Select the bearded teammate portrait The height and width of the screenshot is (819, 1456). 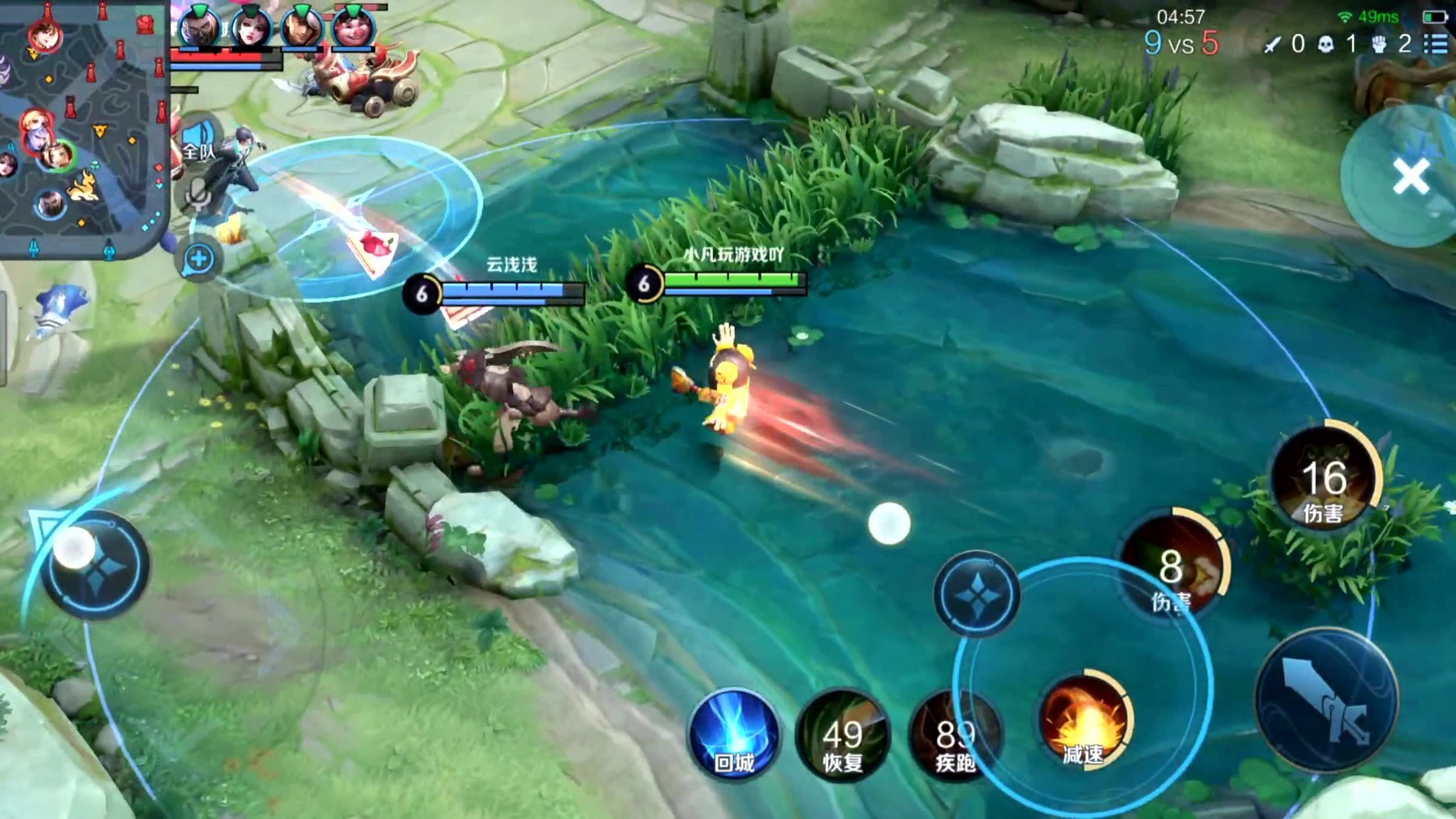198,28
